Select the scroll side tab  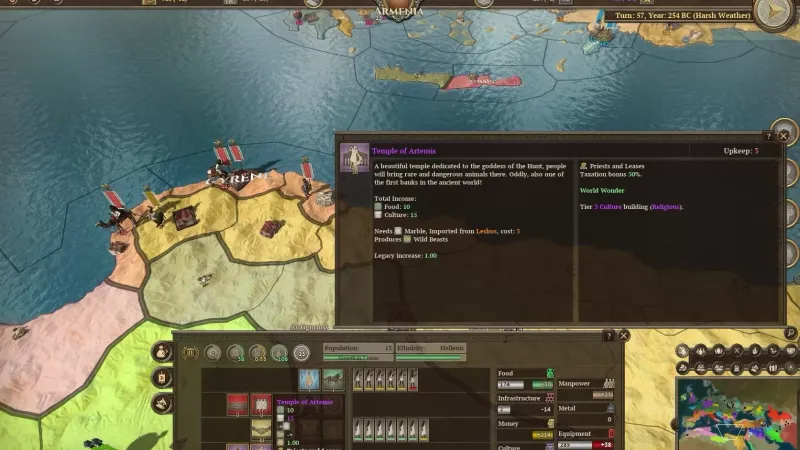(162, 378)
